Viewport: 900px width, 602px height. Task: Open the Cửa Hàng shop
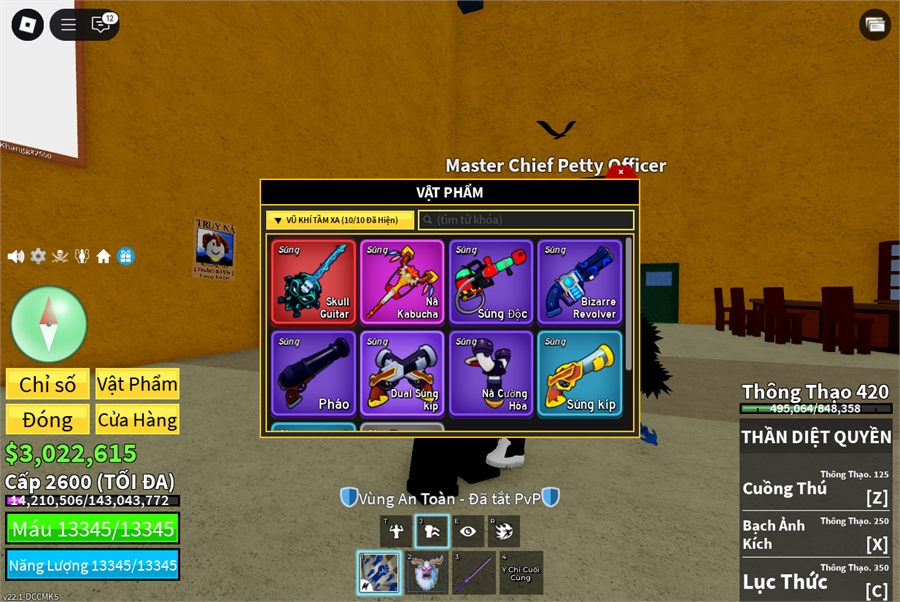[138, 419]
